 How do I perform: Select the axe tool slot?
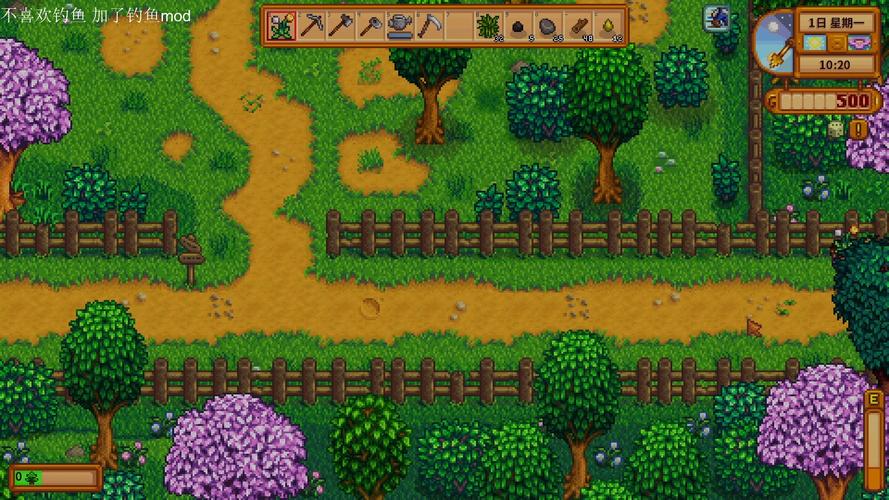coord(341,25)
